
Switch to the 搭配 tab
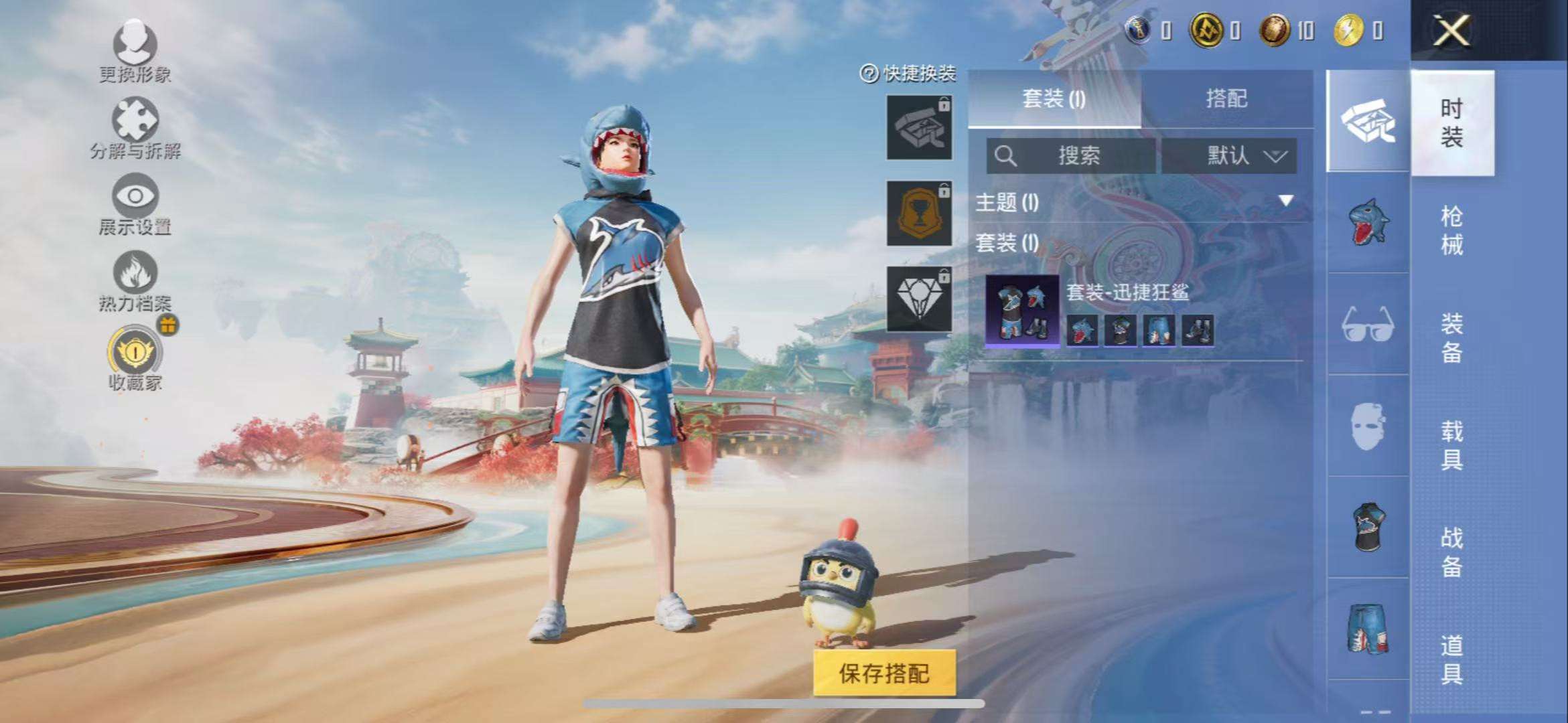point(1226,99)
